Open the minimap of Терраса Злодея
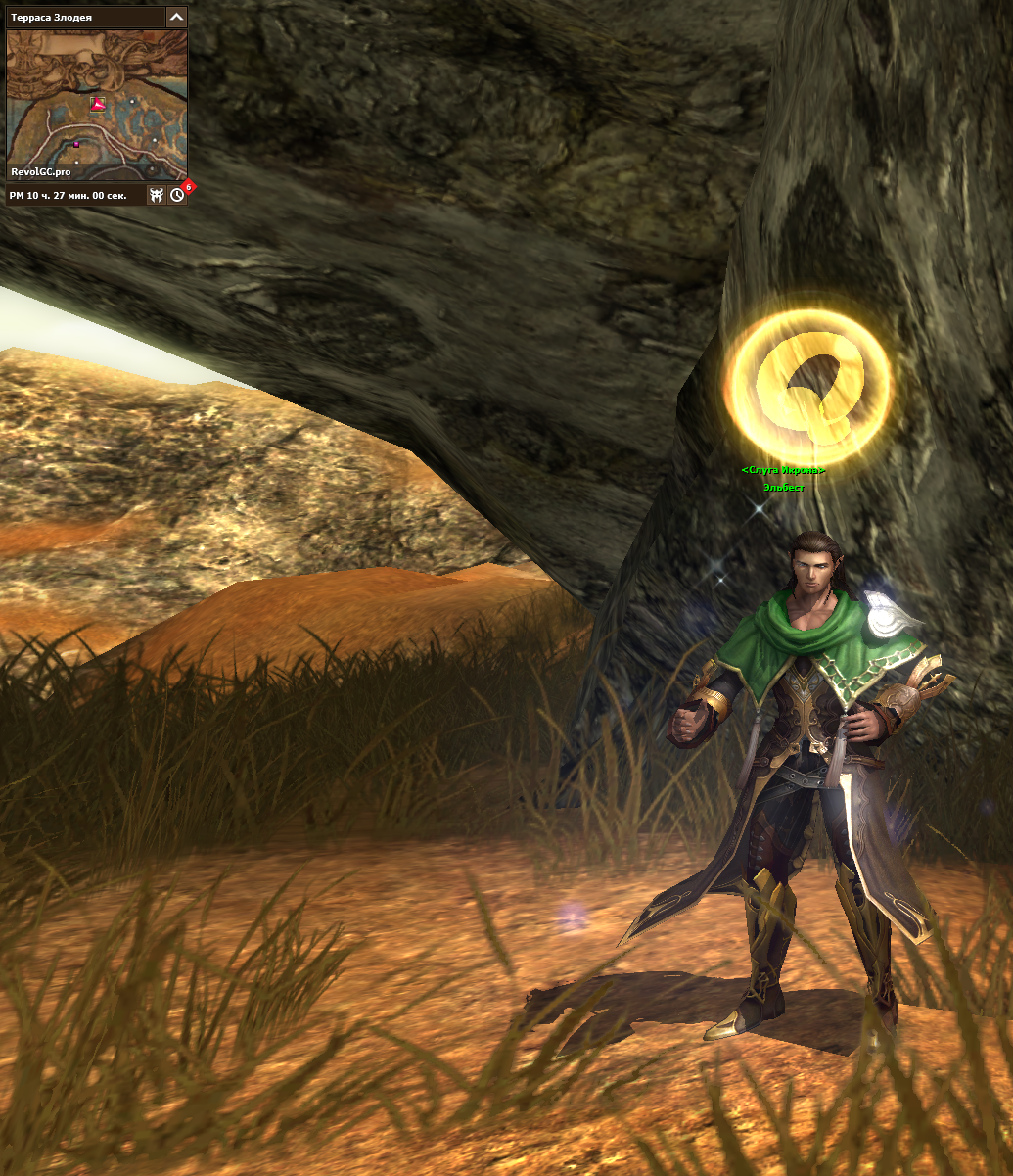Screen dimensions: 1013x1176 [x=96, y=105]
